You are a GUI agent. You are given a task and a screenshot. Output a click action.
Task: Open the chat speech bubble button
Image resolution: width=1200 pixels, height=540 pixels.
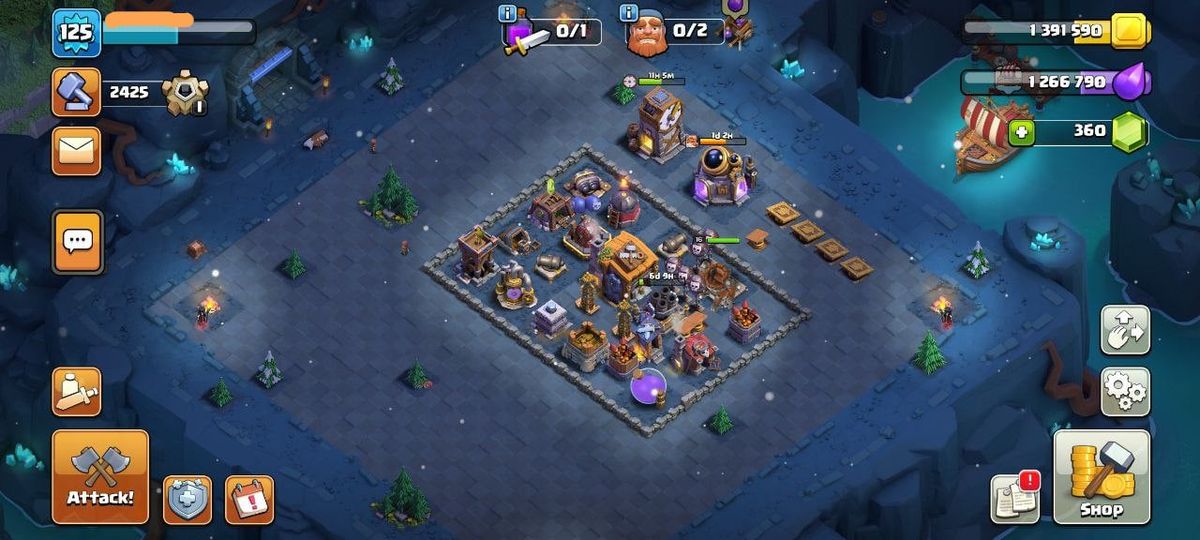click(77, 241)
